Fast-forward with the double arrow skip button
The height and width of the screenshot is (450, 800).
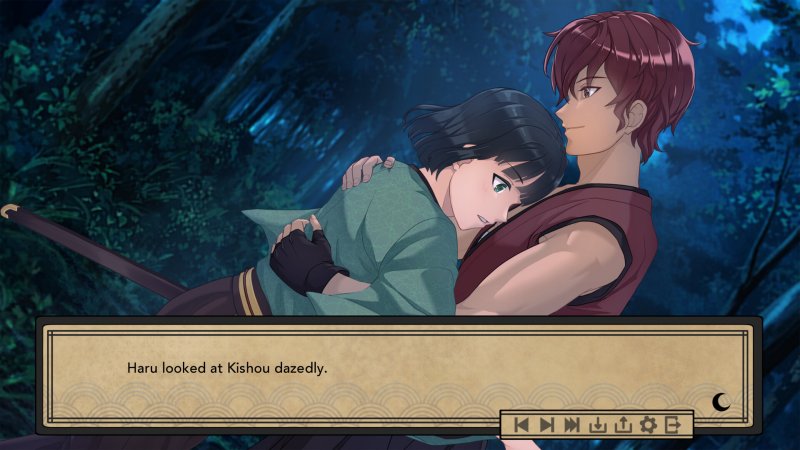point(572,425)
